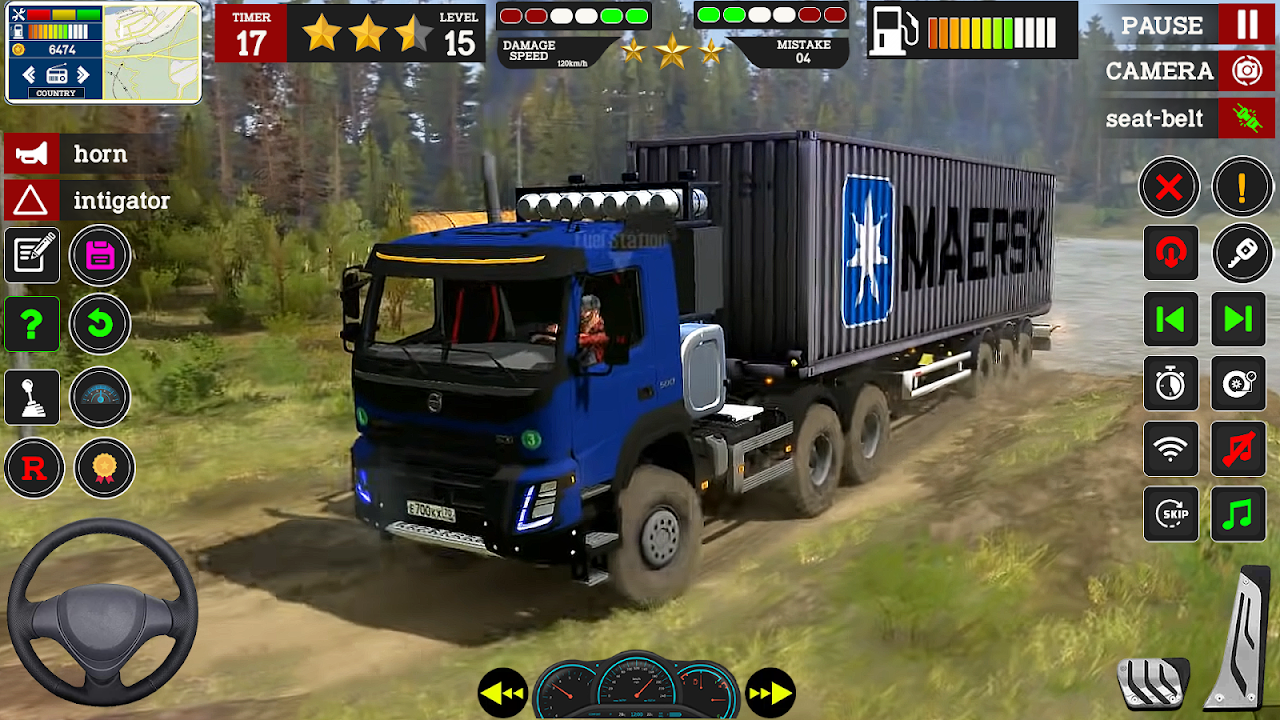Open the notepad and pencil icon

(x=32, y=255)
